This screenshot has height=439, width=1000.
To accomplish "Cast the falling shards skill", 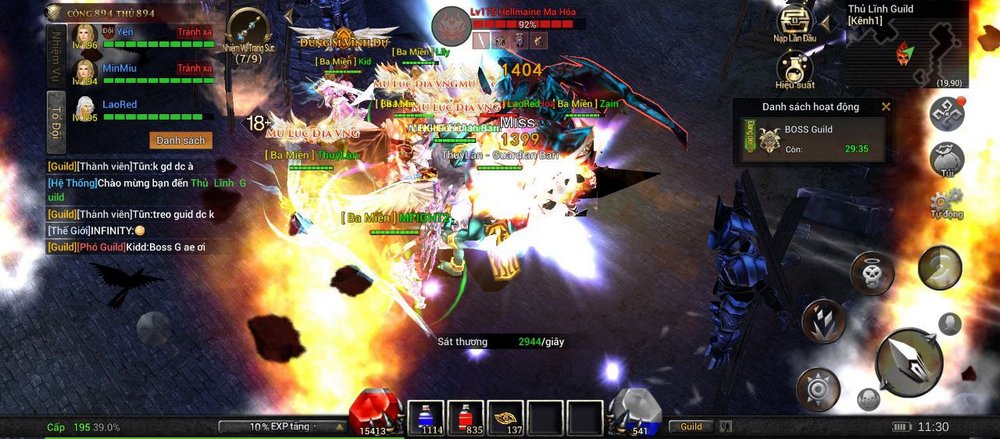I will pos(823,321).
